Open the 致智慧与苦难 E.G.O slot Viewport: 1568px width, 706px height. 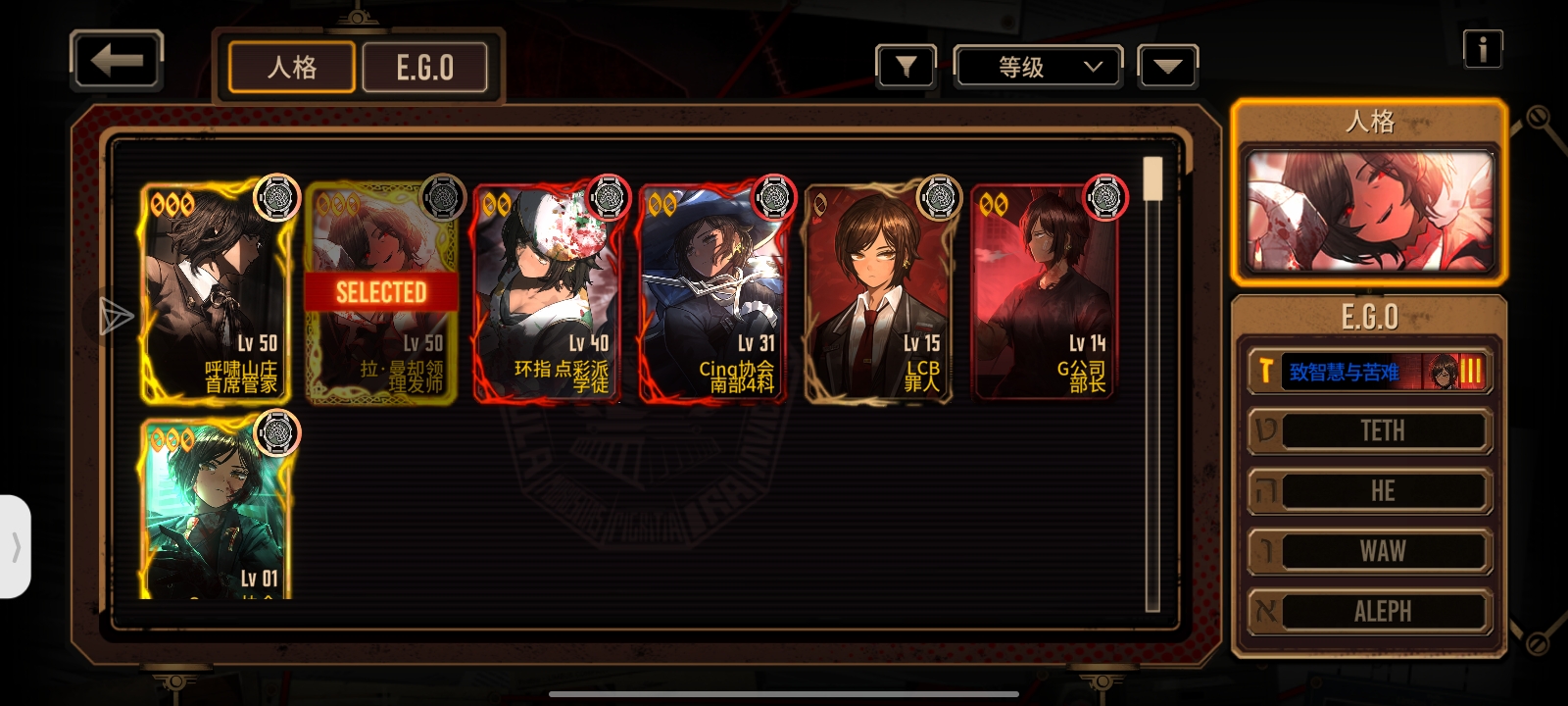[1369, 372]
